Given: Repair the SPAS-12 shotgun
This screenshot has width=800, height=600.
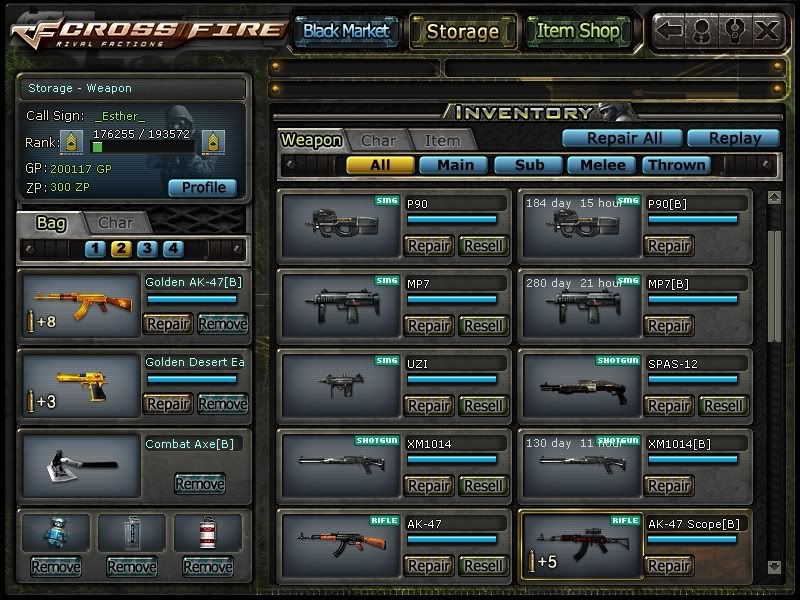Looking at the screenshot, I should pos(669,406).
